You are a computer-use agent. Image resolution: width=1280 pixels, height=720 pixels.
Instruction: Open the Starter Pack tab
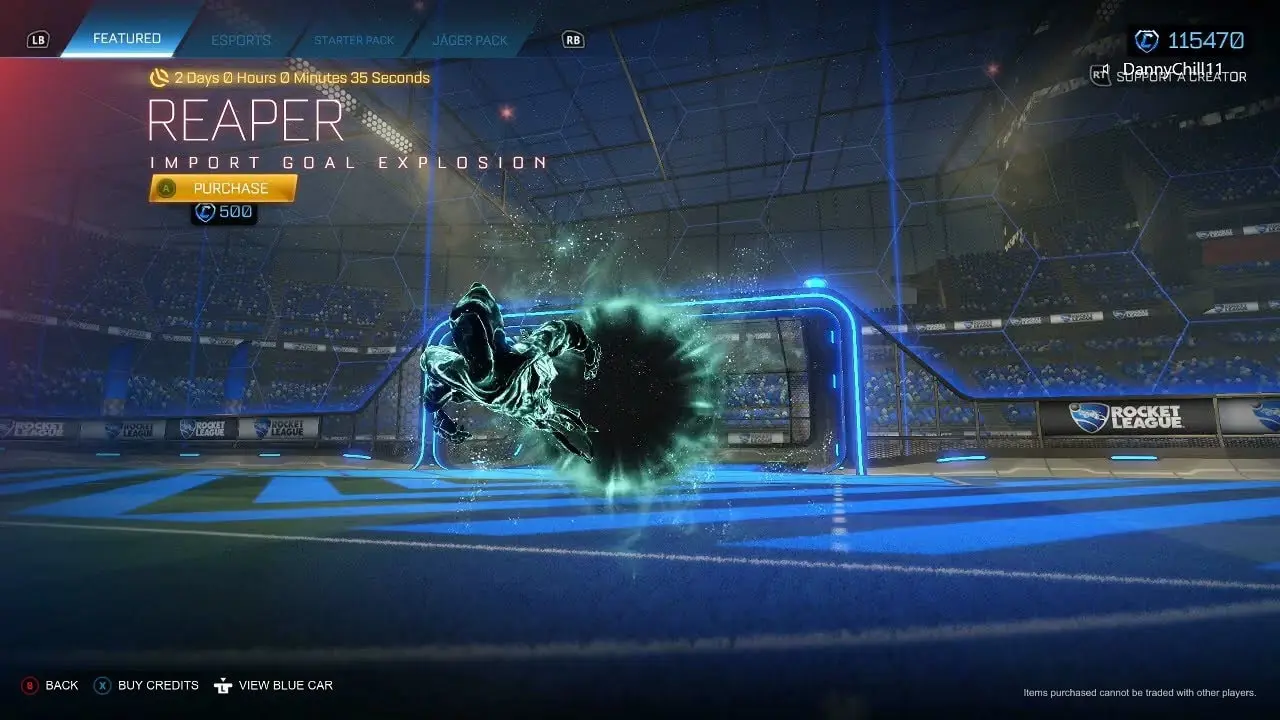coord(354,40)
